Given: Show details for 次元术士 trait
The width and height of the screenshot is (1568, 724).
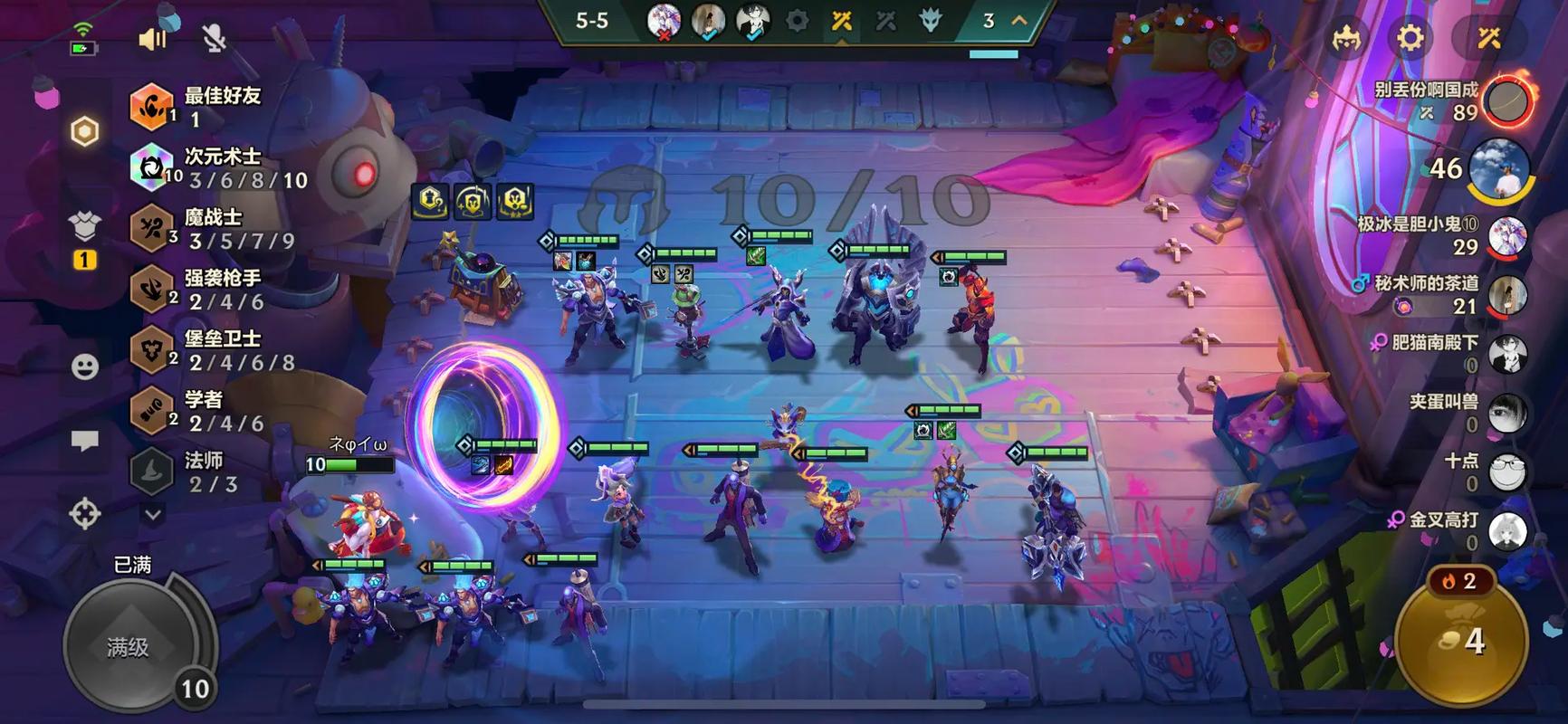Looking at the screenshot, I should pos(221,168).
